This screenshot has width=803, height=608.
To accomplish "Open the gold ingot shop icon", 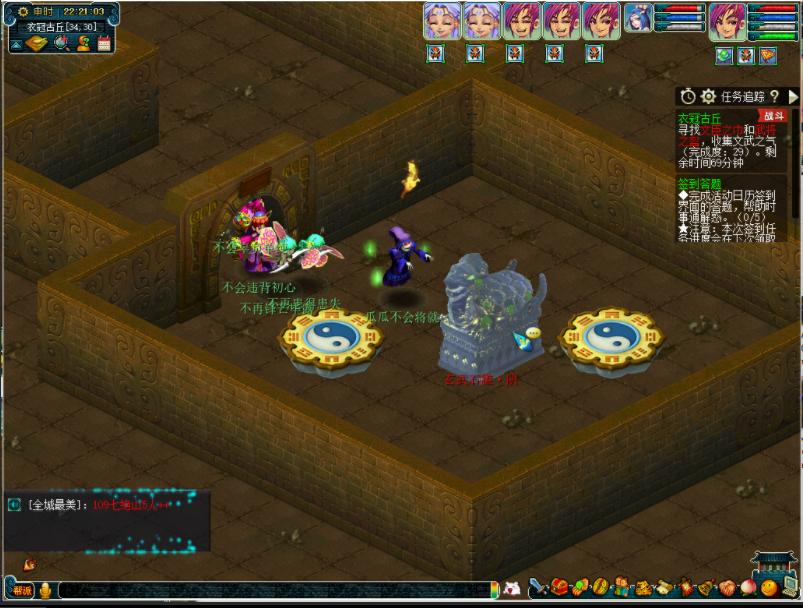I will pyautogui.click(x=37, y=43).
